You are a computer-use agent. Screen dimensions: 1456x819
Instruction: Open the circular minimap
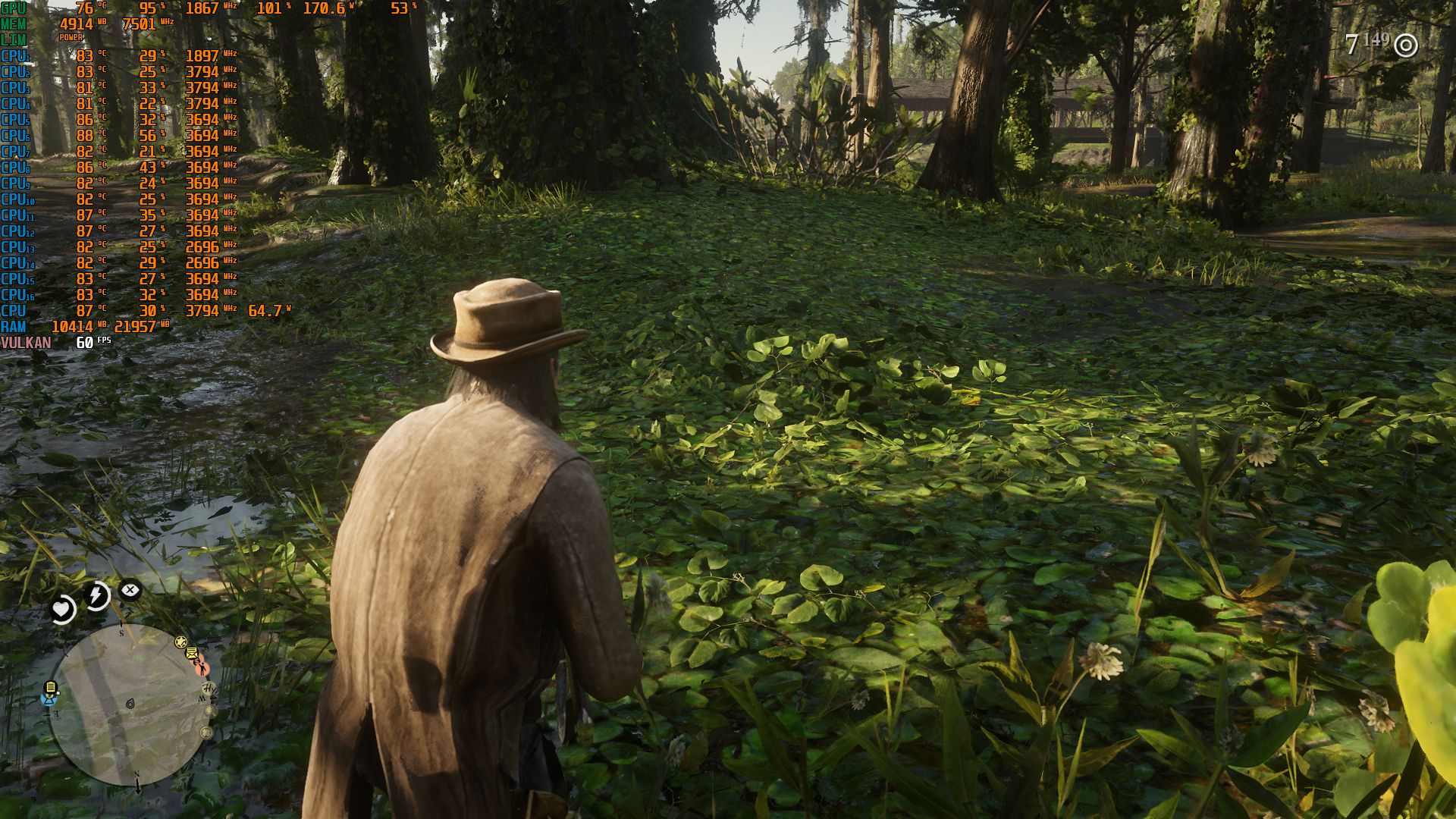tap(130, 705)
